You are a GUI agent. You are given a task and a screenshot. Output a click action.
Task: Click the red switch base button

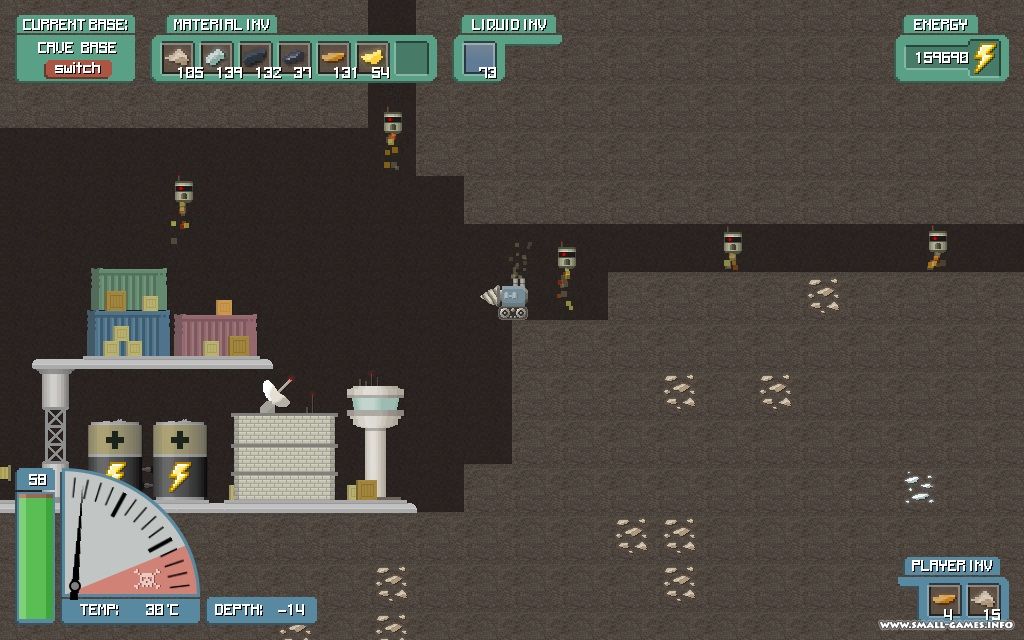point(77,69)
